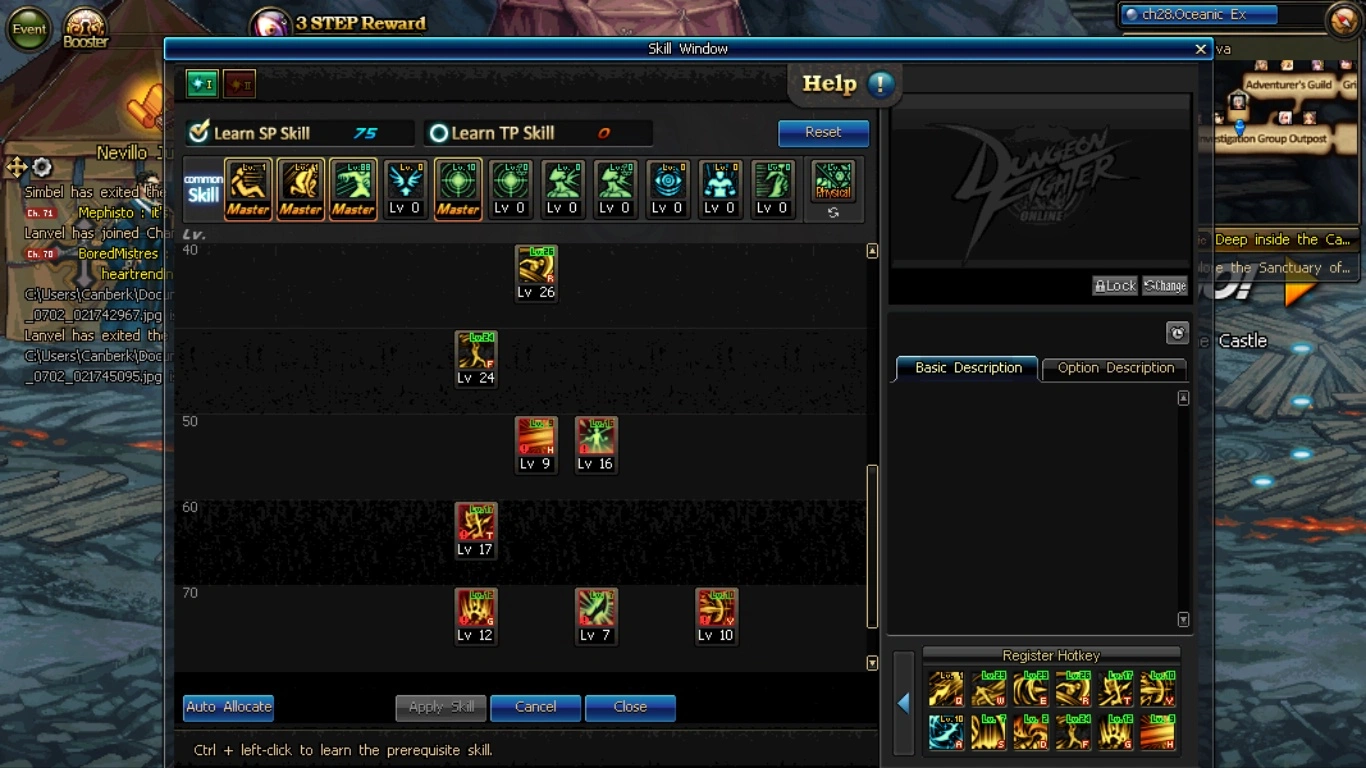The width and height of the screenshot is (1366, 768).
Task: Click the Lock button under the preview
Action: point(1115,286)
